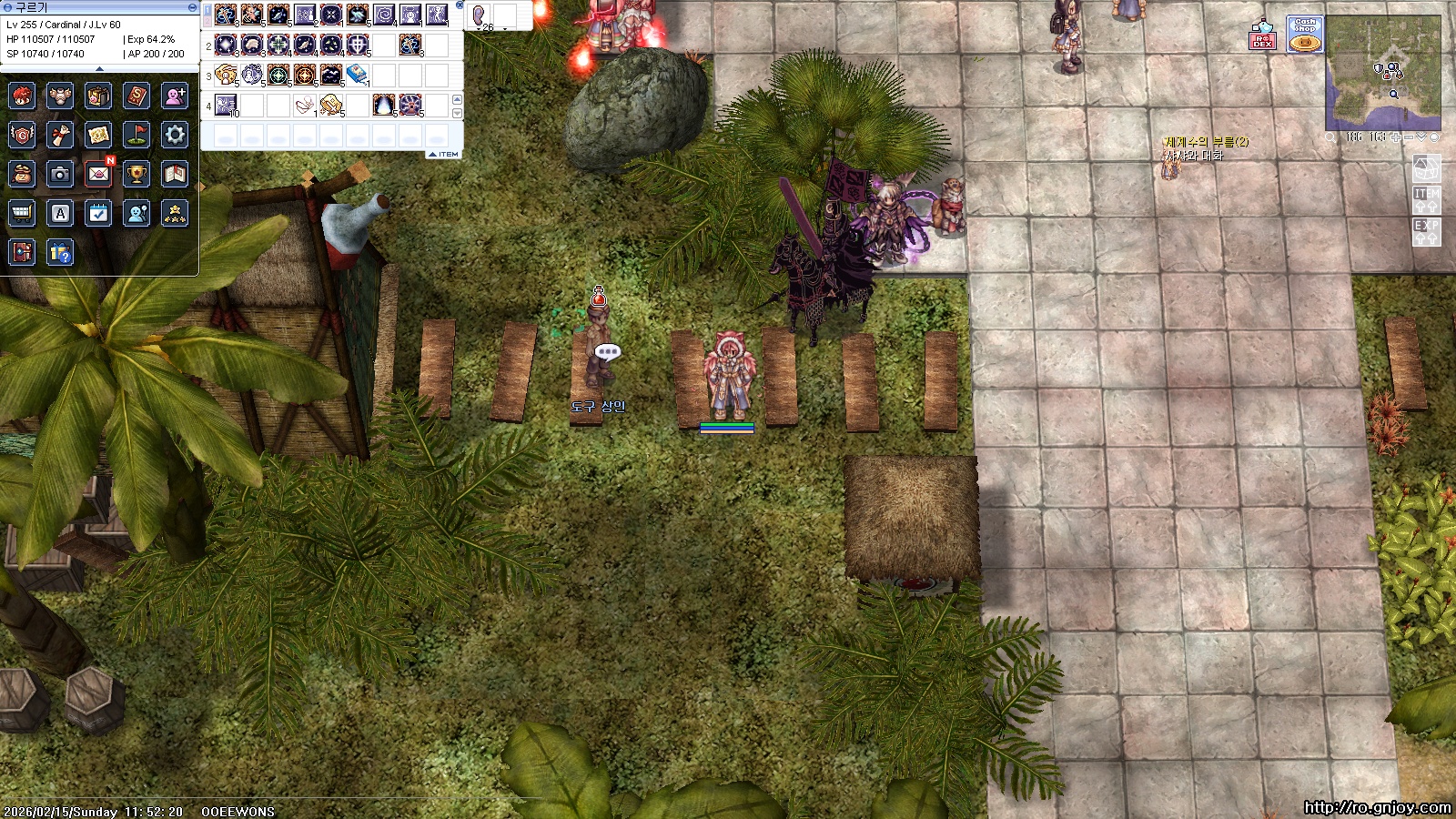Screen dimensions: 1456x819
Task: Click the EXP boost status button
Action: [x=1426, y=231]
